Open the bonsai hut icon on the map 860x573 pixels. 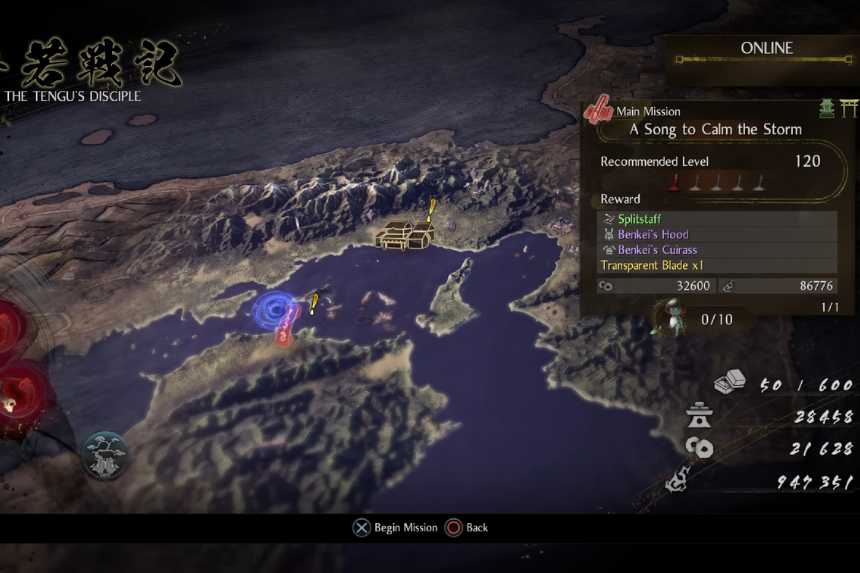105,455
